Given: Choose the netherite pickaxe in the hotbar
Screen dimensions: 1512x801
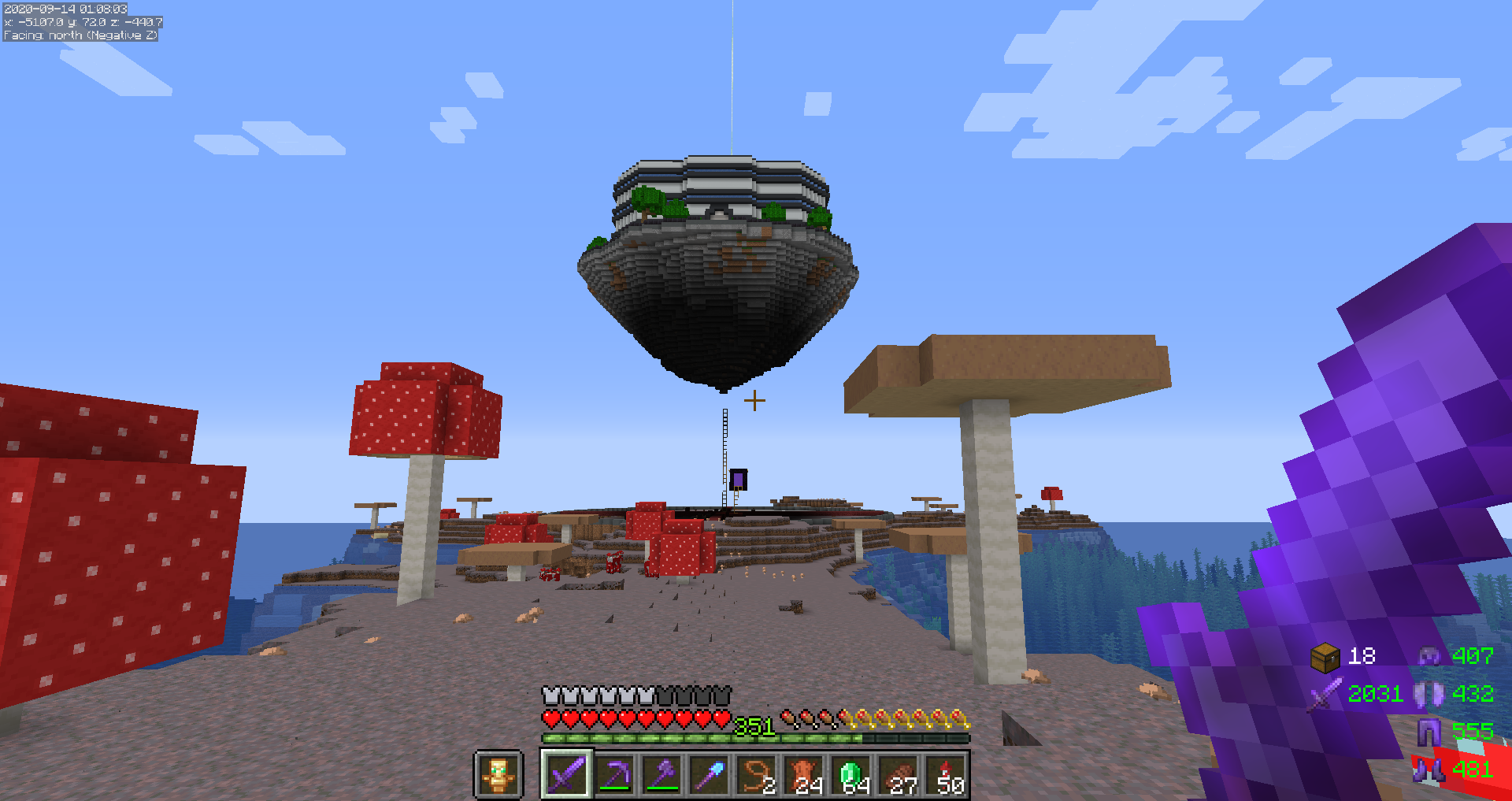Looking at the screenshot, I should coord(614,775).
